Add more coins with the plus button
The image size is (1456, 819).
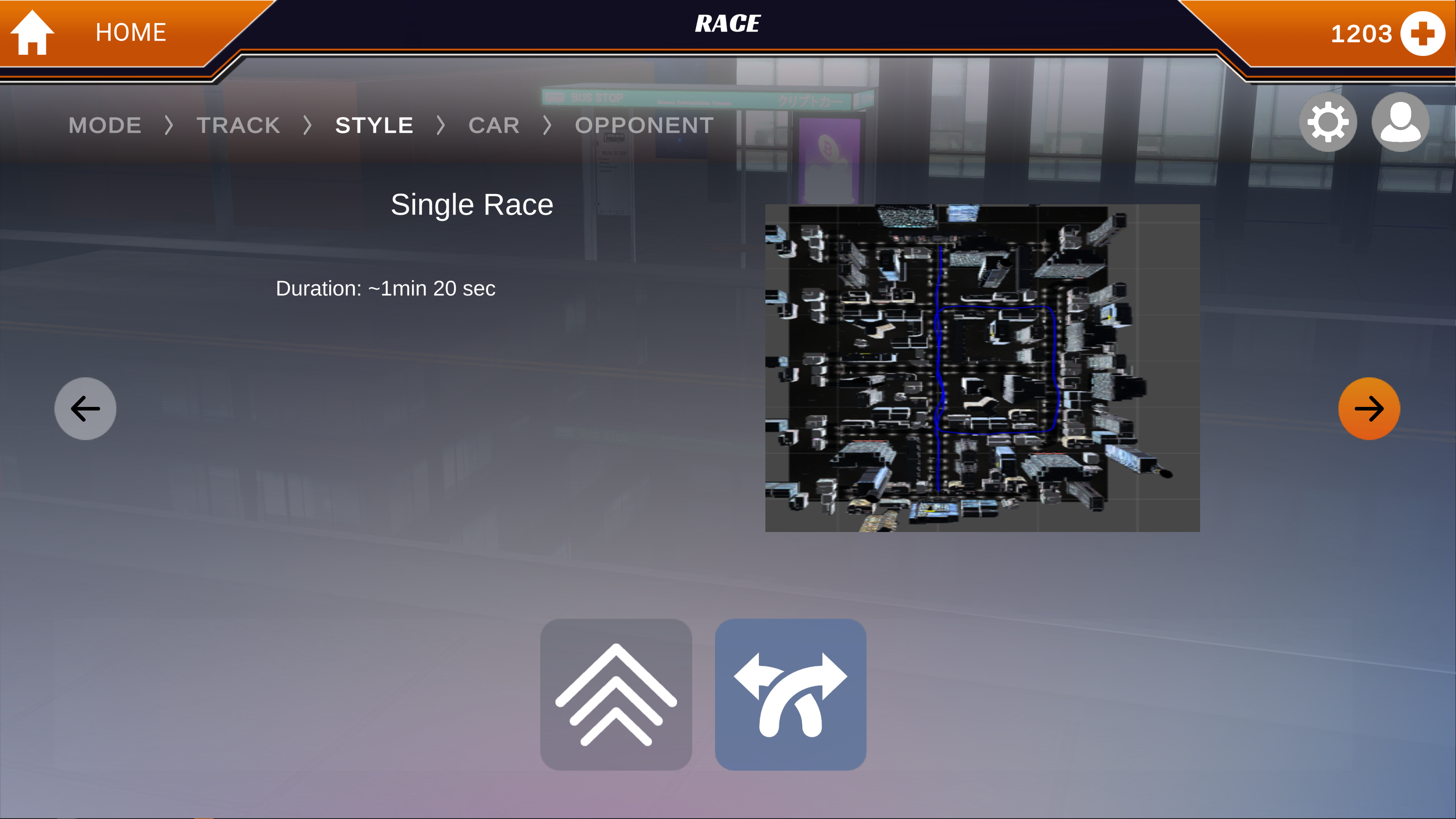coord(1422,33)
